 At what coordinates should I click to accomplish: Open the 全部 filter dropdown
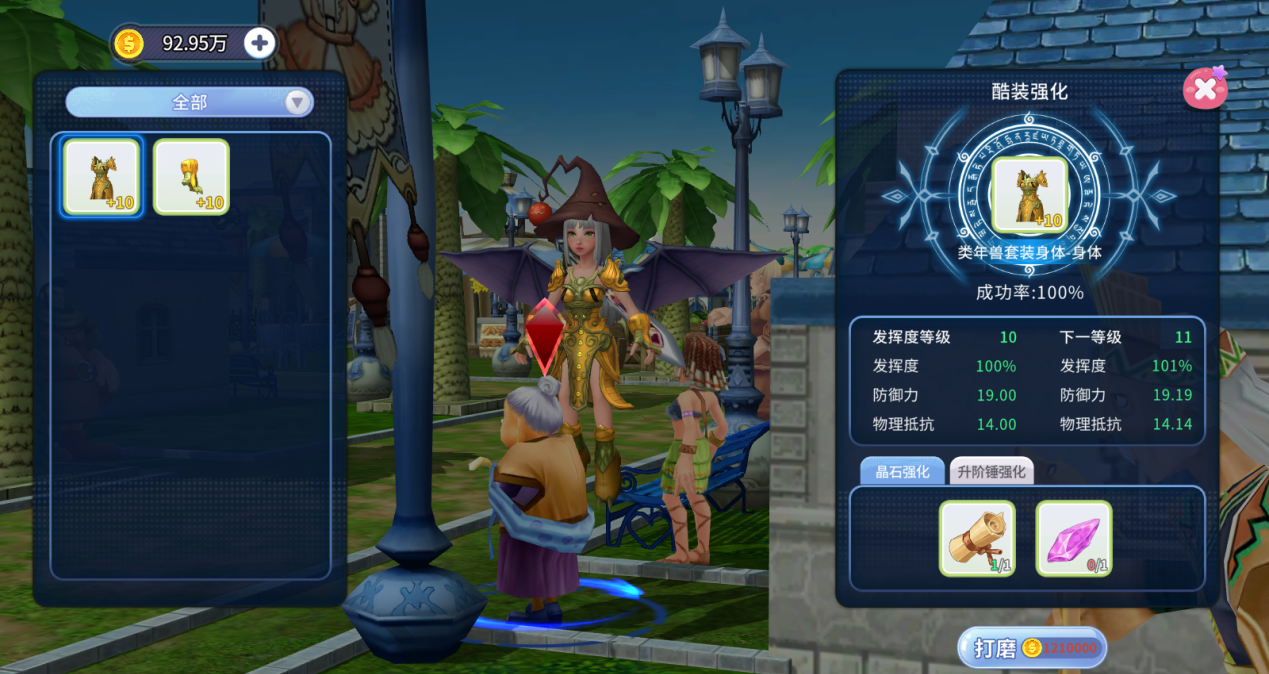(x=190, y=102)
